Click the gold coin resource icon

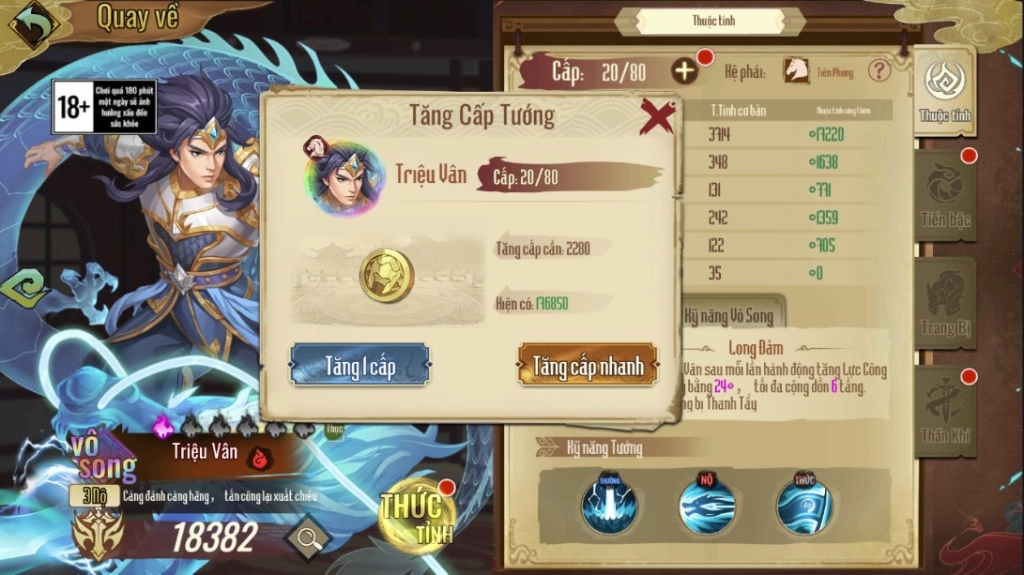coord(387,277)
